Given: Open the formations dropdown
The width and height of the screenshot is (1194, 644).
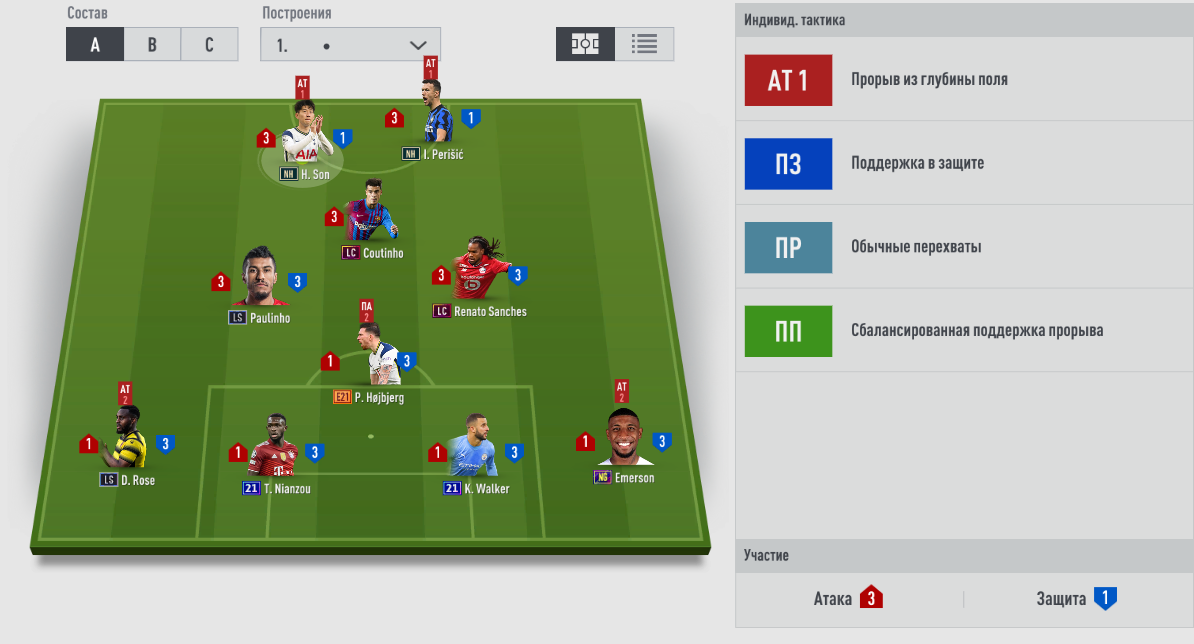Looking at the screenshot, I should 350,45.
